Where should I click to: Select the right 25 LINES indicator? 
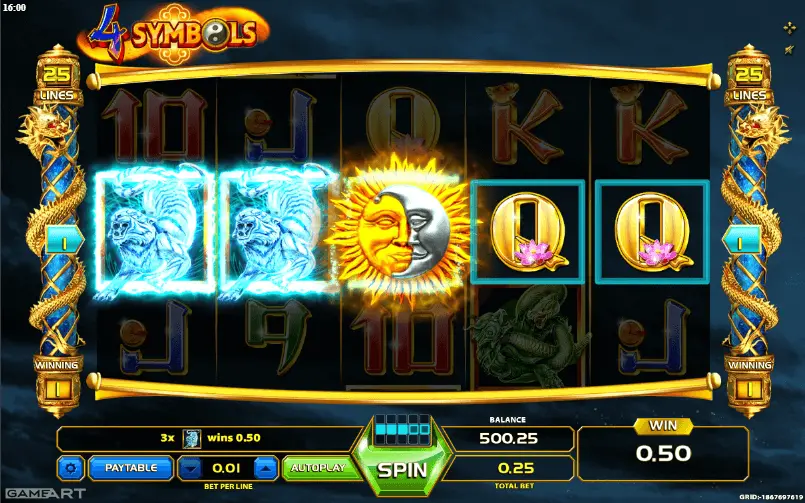pyautogui.click(x=749, y=82)
